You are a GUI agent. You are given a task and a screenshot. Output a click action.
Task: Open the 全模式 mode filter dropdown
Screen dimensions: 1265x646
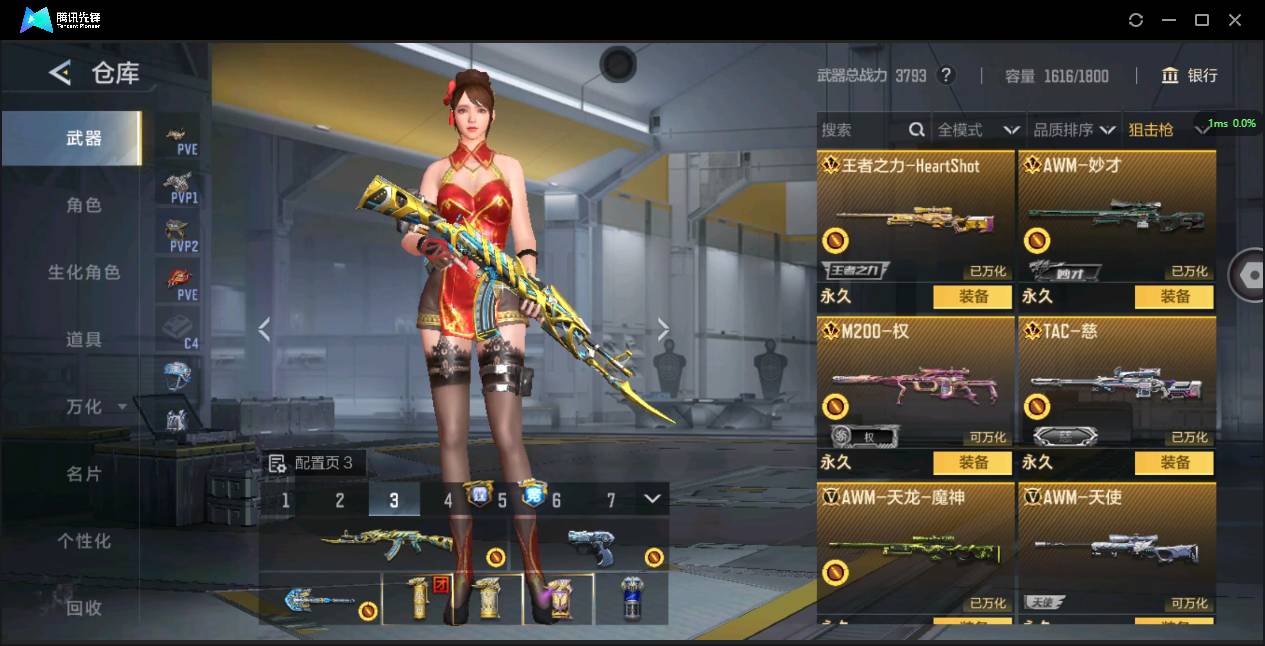978,130
